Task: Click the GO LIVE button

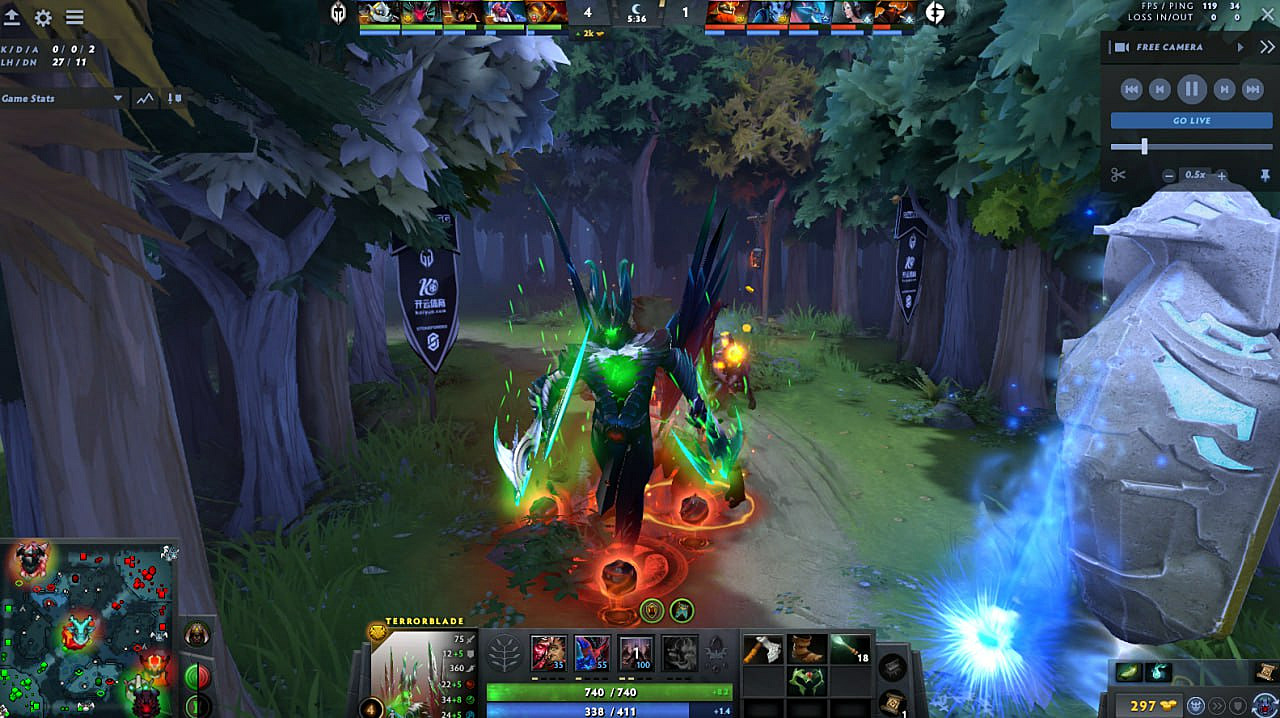Action: (1191, 120)
